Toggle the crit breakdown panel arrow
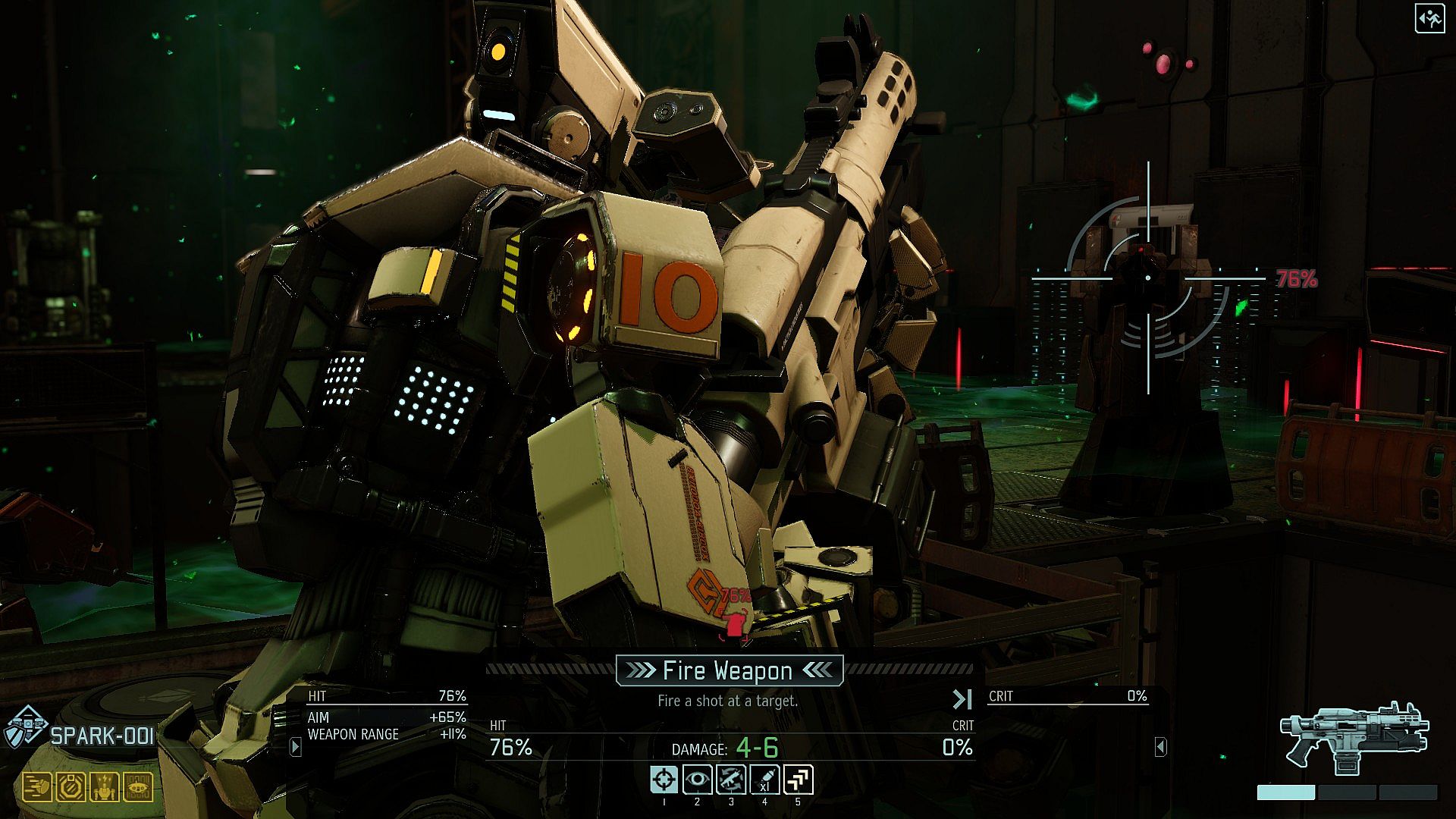 1160,747
